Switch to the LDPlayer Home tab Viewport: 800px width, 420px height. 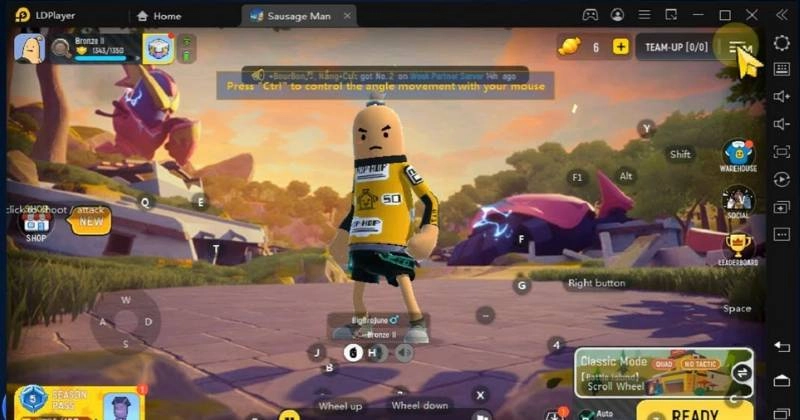(x=159, y=15)
